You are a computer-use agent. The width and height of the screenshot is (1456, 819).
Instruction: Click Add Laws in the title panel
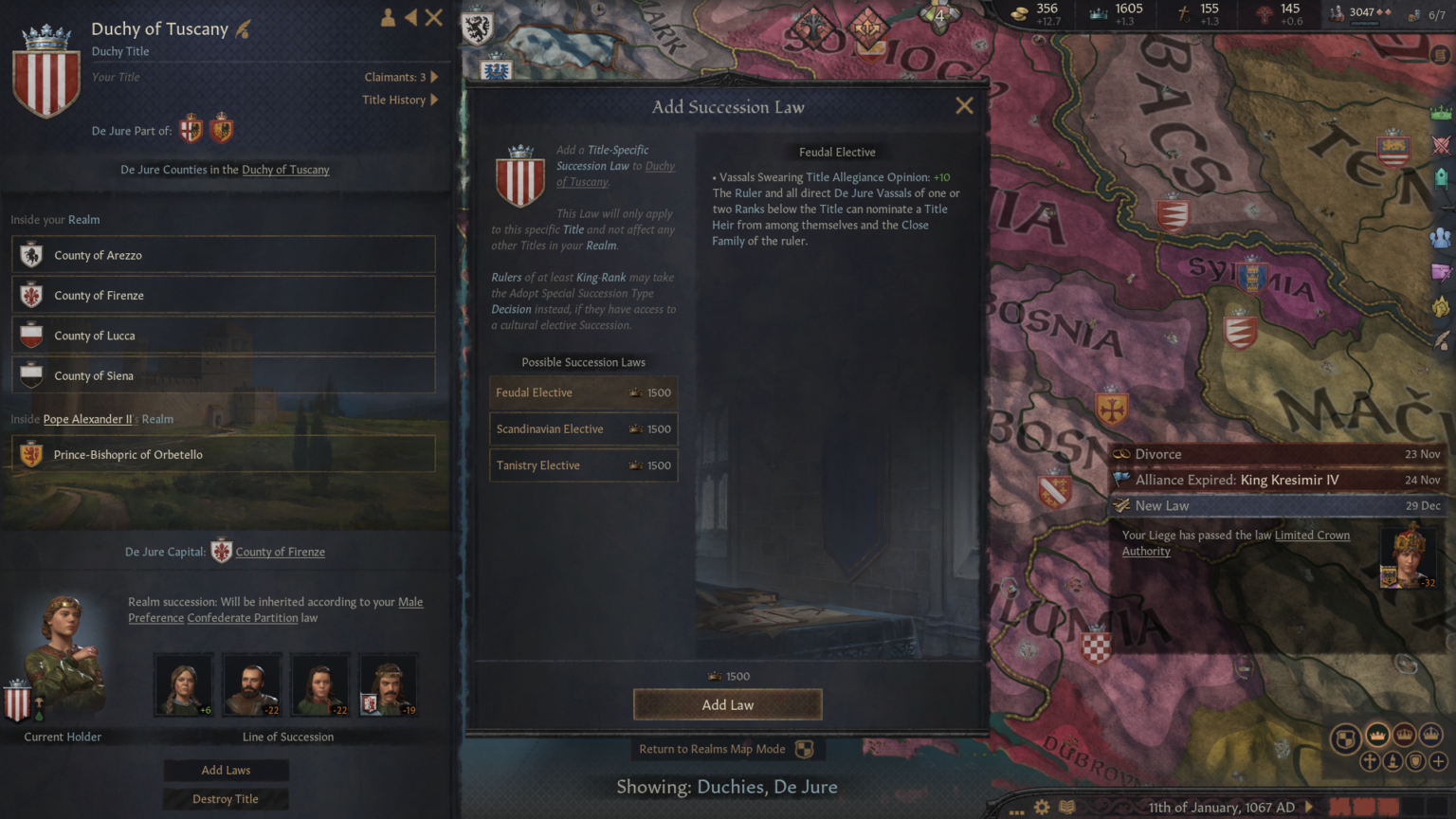[x=226, y=771]
